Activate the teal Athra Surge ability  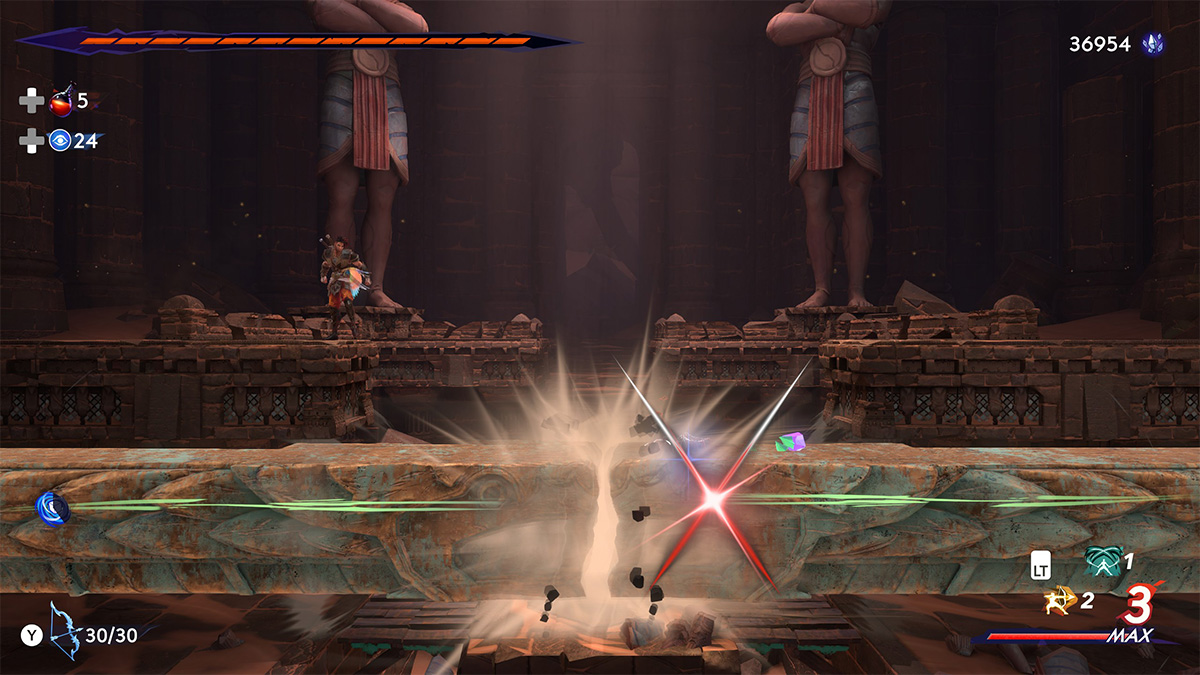(1101, 564)
